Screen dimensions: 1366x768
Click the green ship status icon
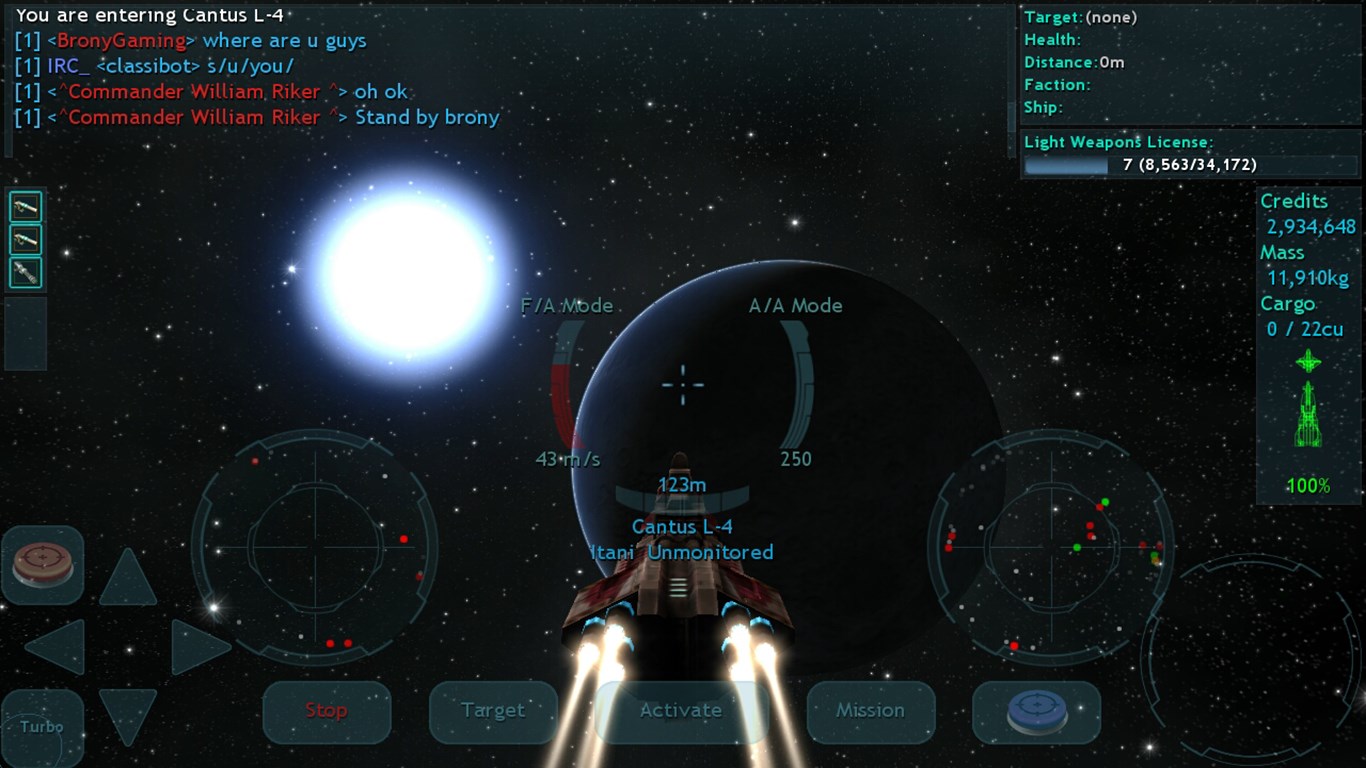1308,415
